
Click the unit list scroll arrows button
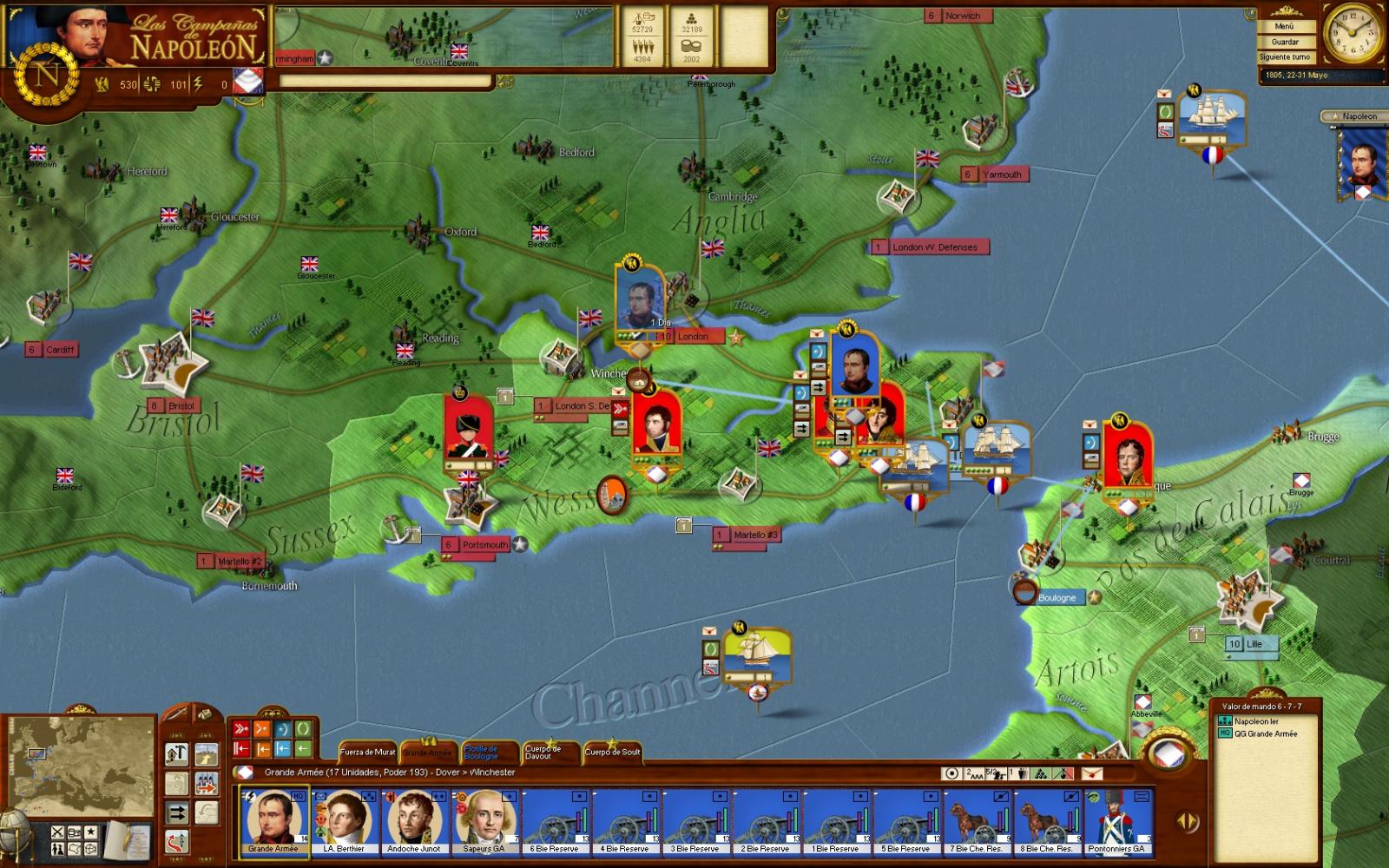1187,821
